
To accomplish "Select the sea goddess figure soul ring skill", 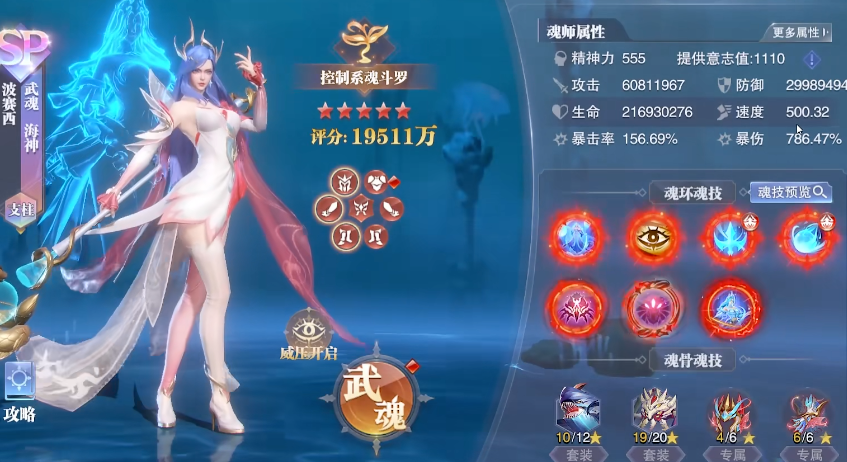I will point(574,236).
